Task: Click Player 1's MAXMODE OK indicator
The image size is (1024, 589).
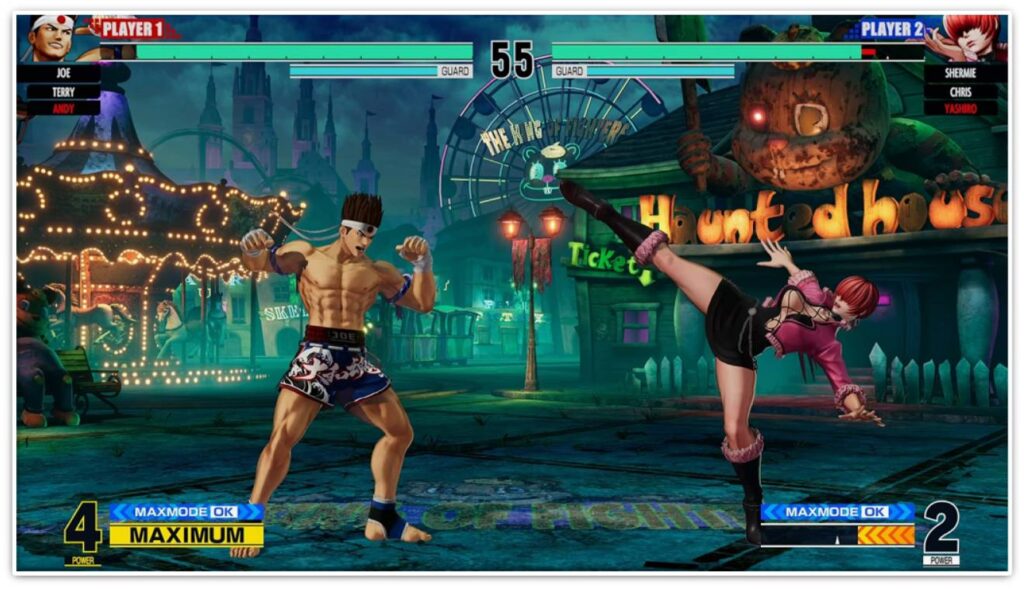Action: (x=186, y=512)
